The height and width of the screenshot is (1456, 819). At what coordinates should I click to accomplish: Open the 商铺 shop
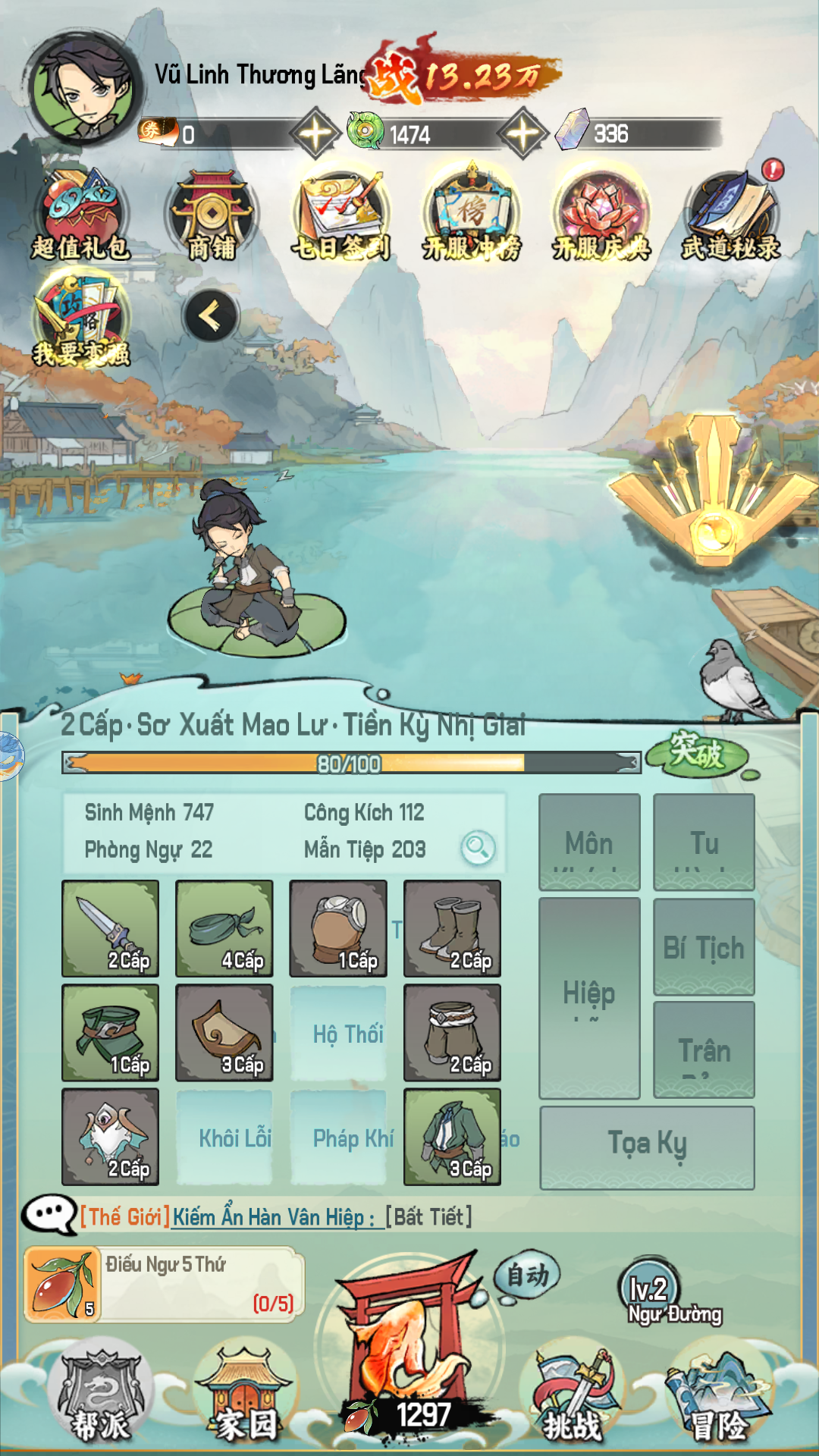[212, 215]
